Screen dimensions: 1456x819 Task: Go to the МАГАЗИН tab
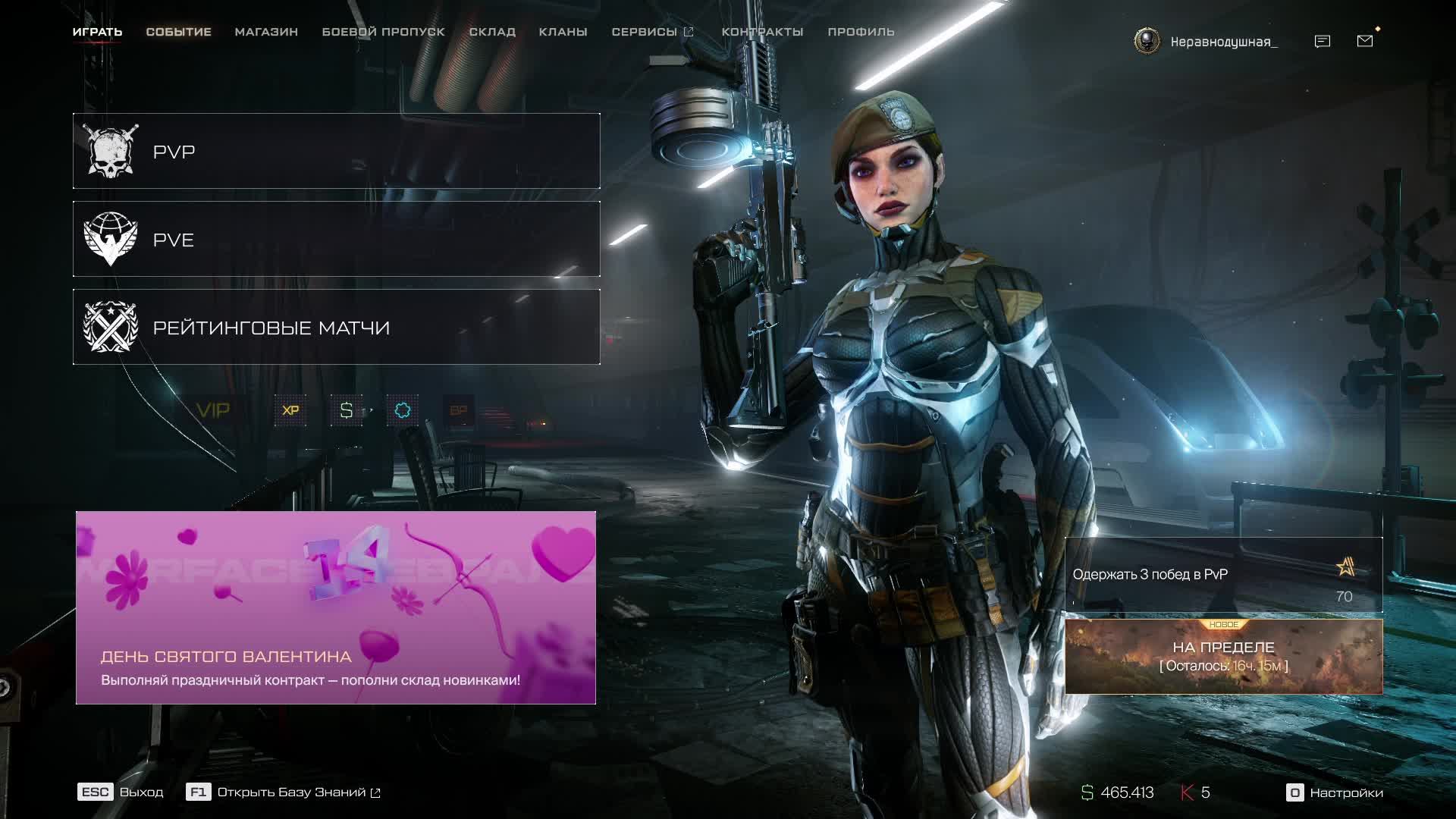pyautogui.click(x=266, y=32)
